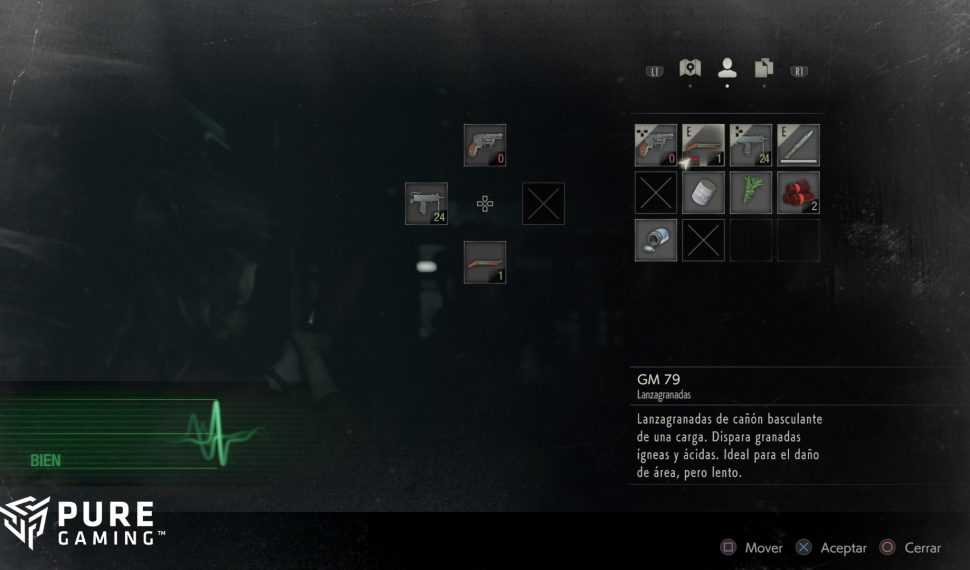Image resolution: width=970 pixels, height=570 pixels.
Task: Open the files documents tab
Action: pyautogui.click(x=764, y=68)
